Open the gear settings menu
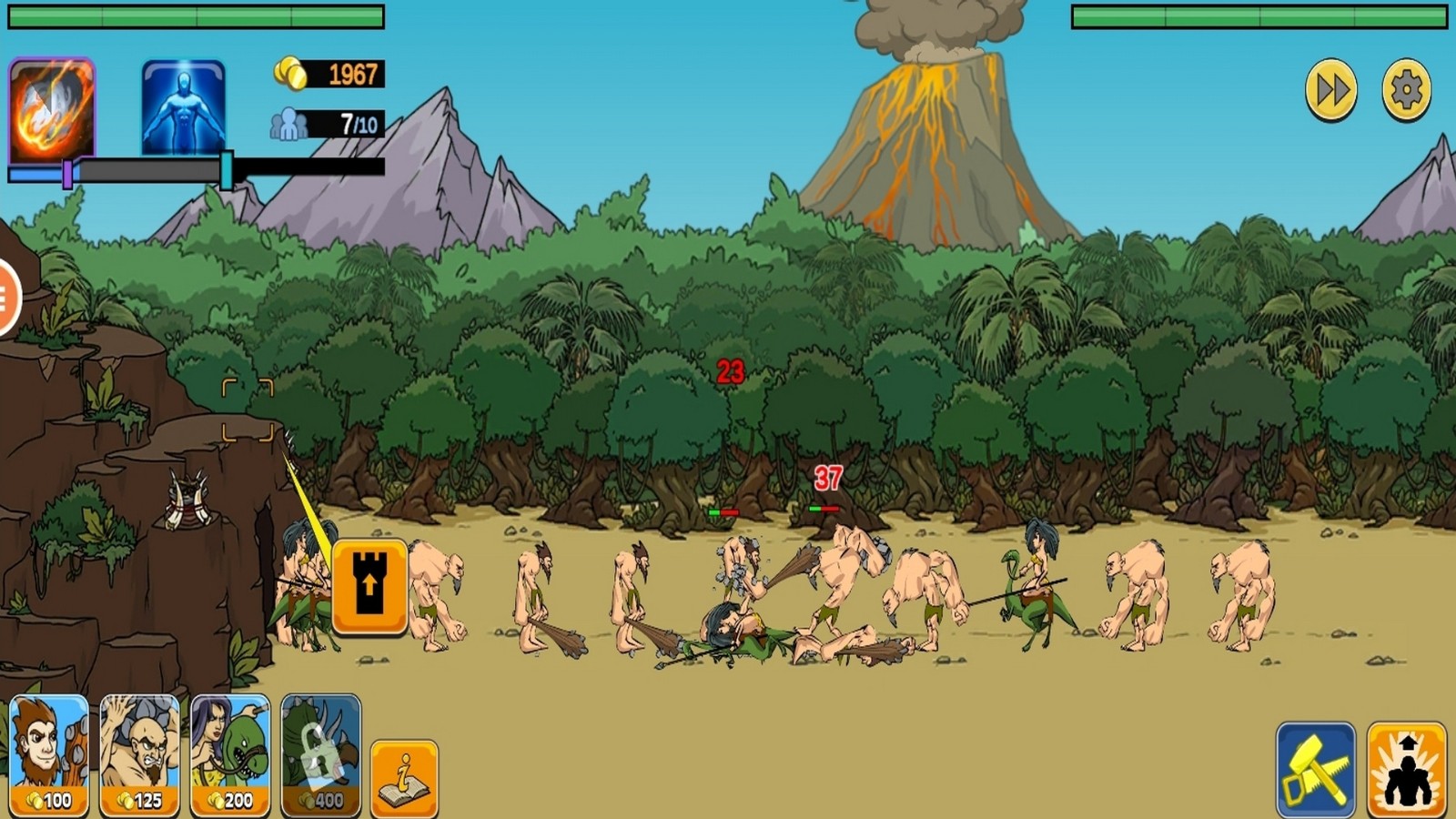This screenshot has width=1456, height=819. [1406, 90]
